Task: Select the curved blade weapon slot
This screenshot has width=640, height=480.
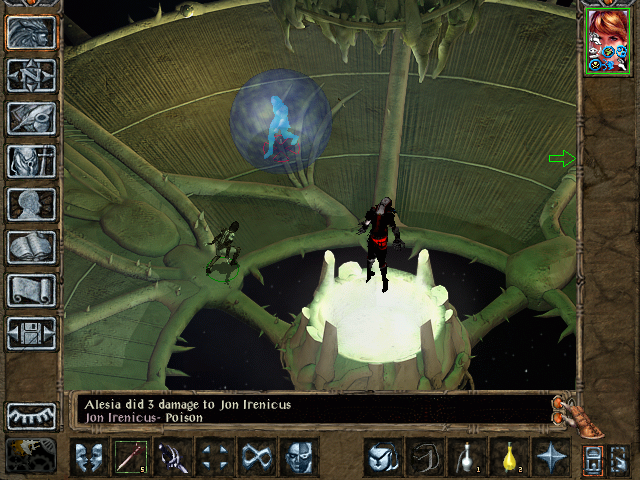Action: click(172, 458)
